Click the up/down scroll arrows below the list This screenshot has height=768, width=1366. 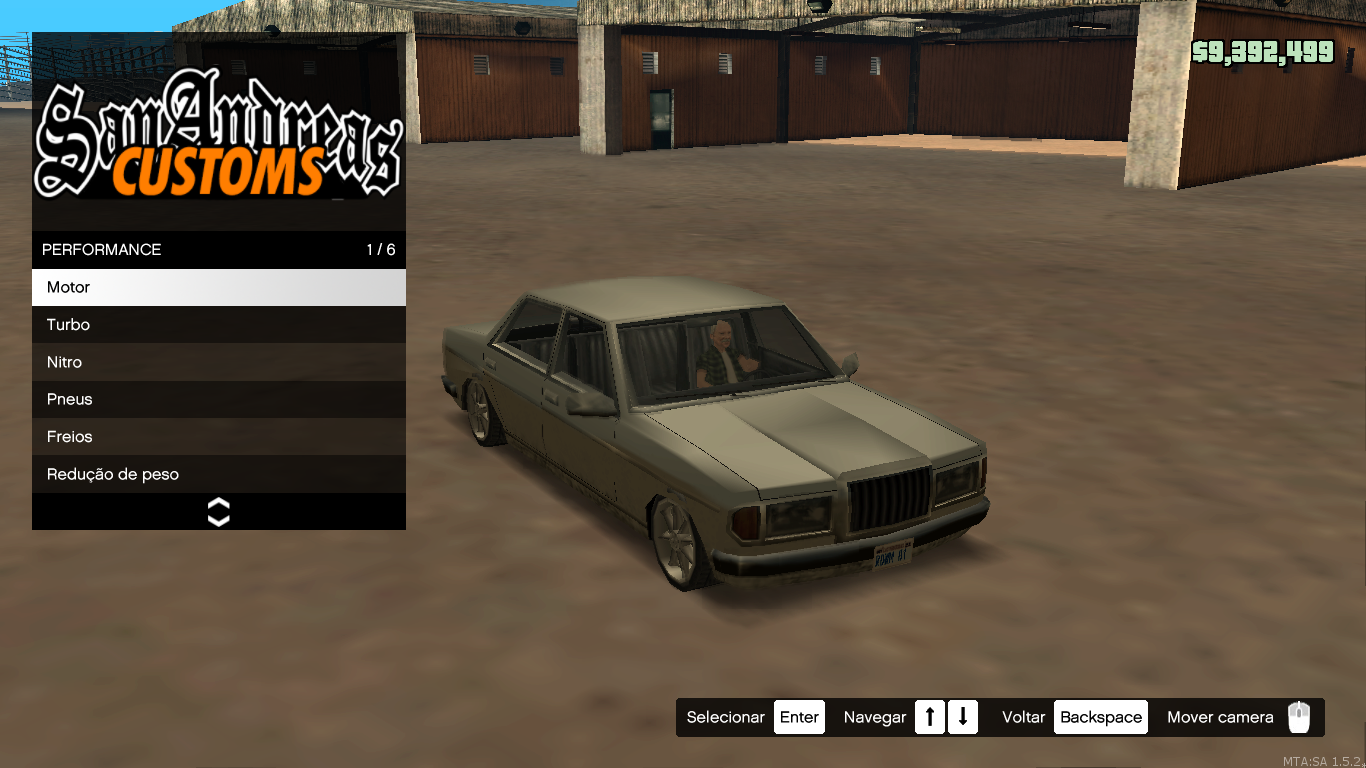[x=218, y=512]
